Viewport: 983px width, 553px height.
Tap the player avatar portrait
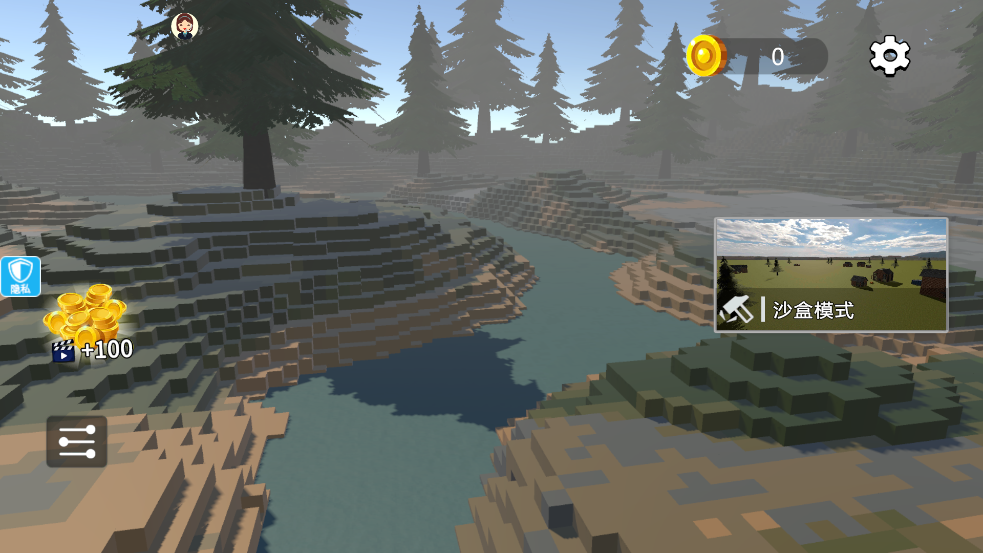[184, 26]
